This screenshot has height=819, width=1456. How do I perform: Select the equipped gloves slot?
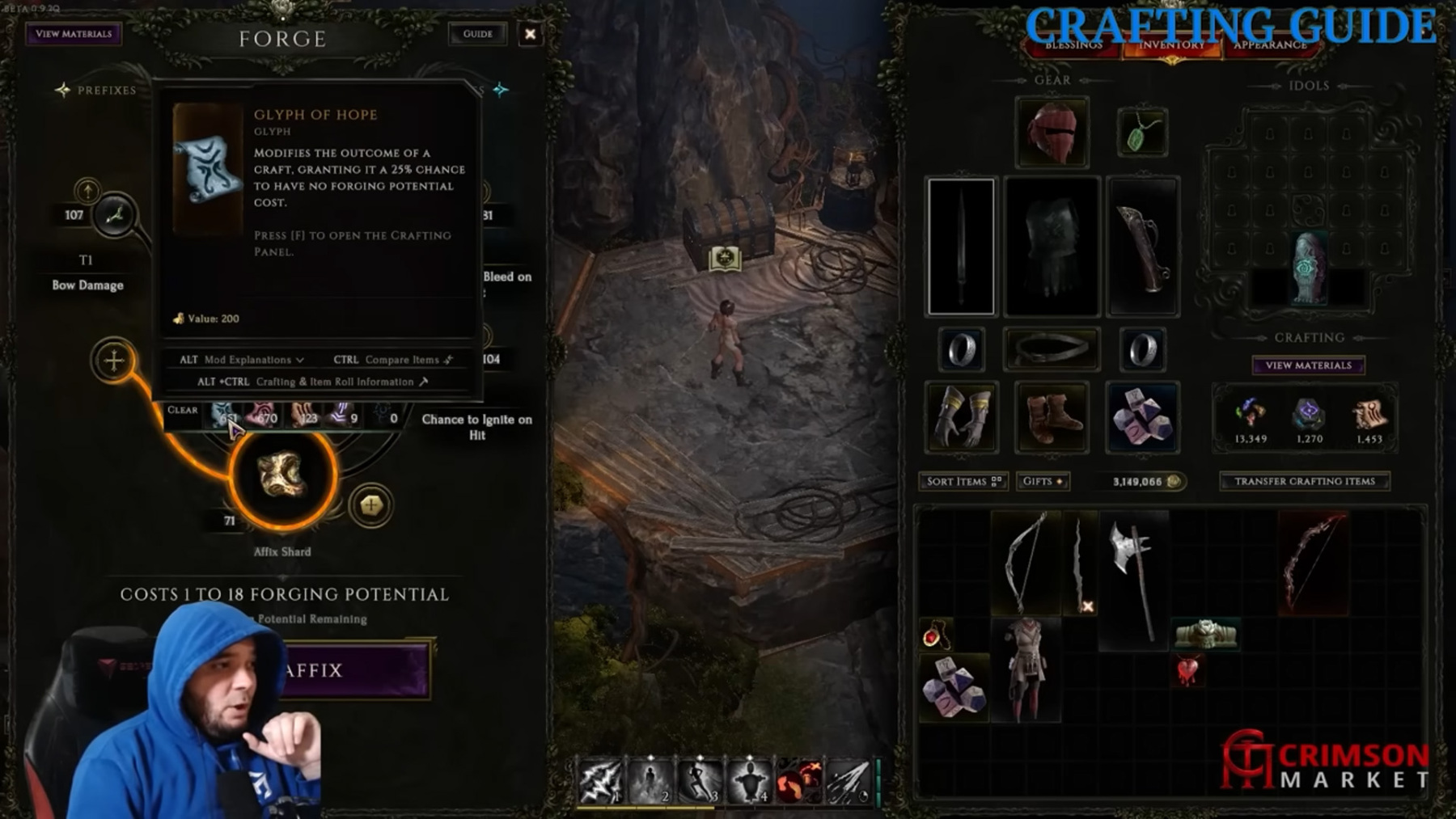(962, 417)
